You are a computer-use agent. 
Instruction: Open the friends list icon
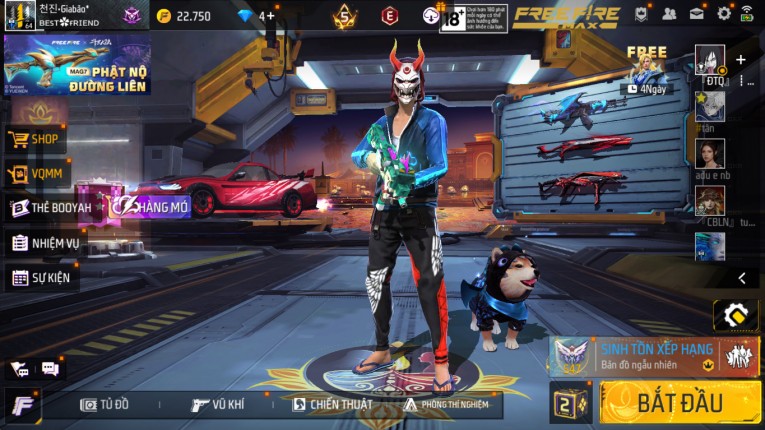669,14
